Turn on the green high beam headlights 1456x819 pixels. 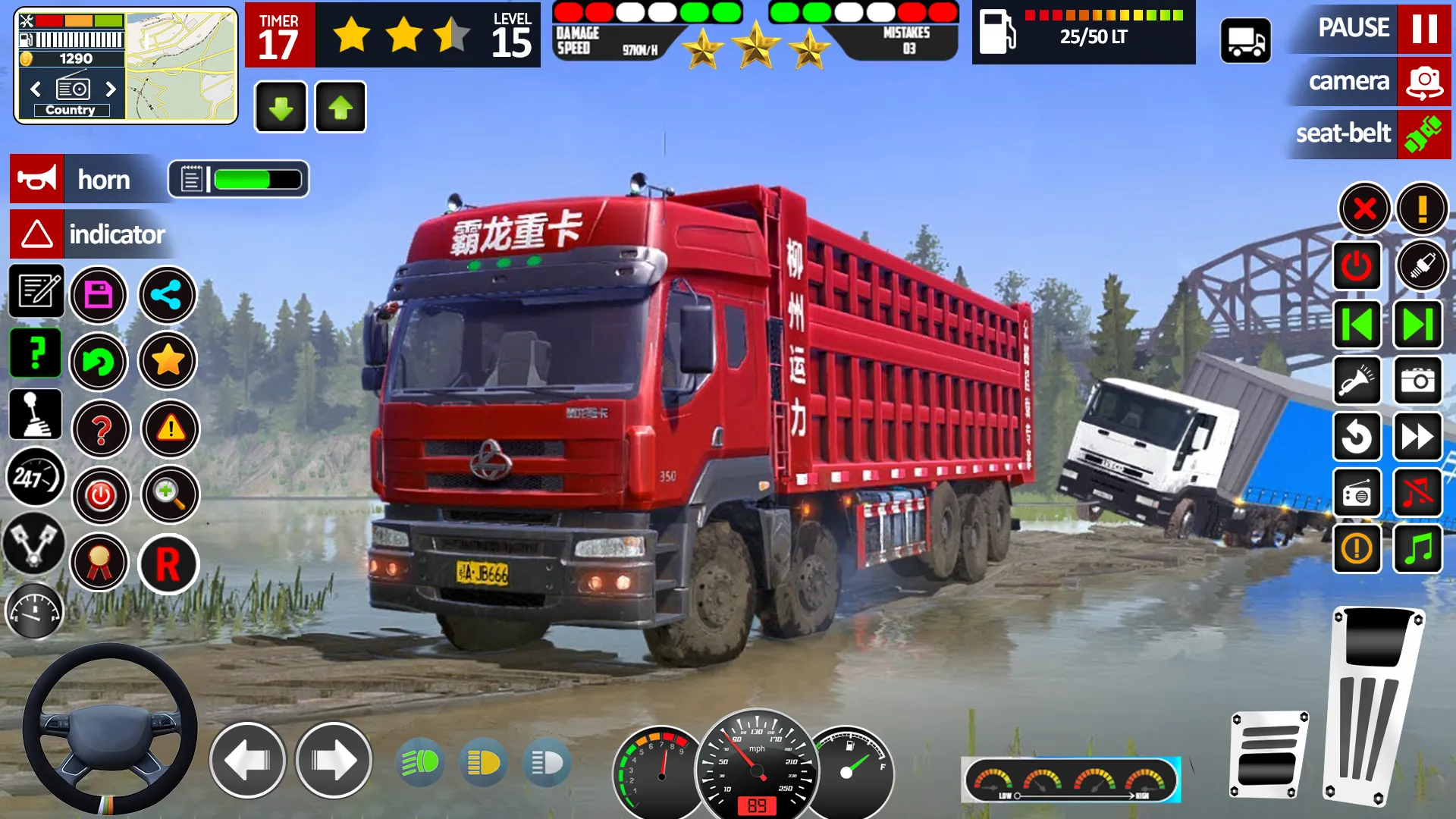(x=420, y=762)
